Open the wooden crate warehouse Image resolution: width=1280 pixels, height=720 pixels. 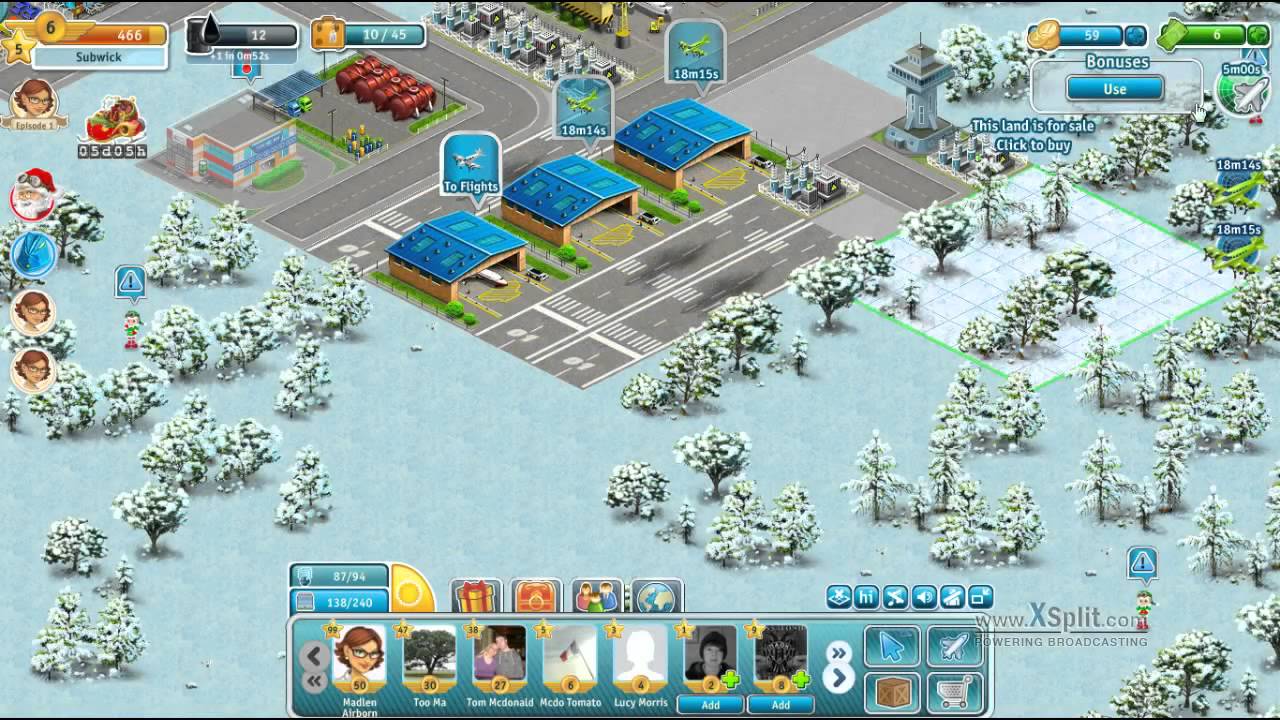click(x=891, y=693)
